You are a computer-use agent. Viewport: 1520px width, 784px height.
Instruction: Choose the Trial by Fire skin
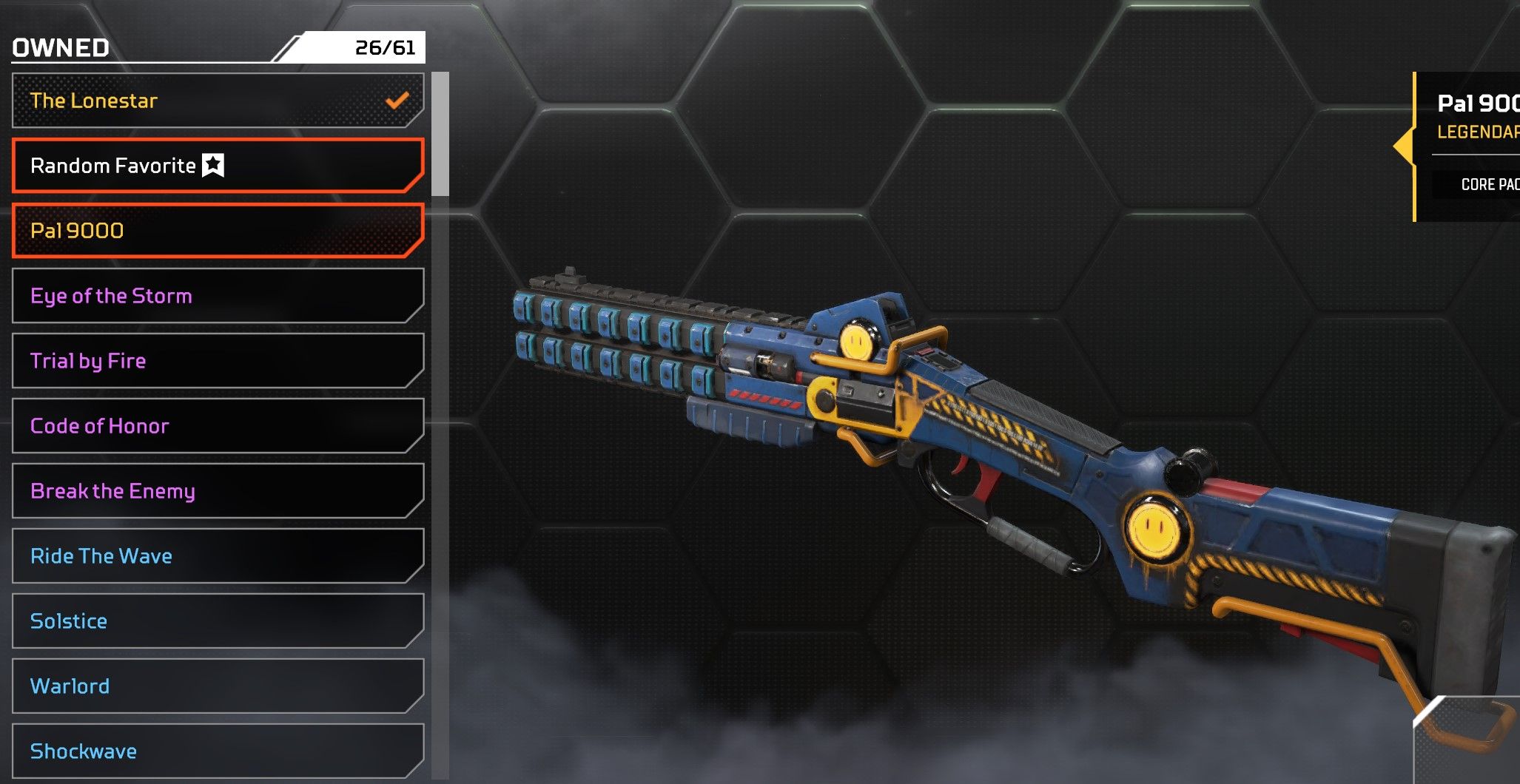(218, 361)
